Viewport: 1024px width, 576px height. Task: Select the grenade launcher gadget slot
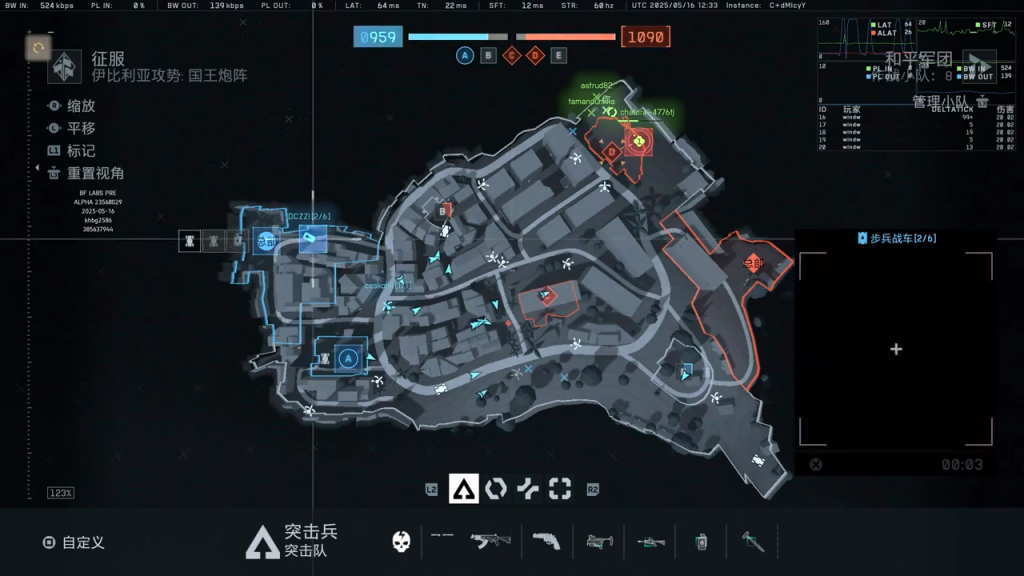click(599, 541)
